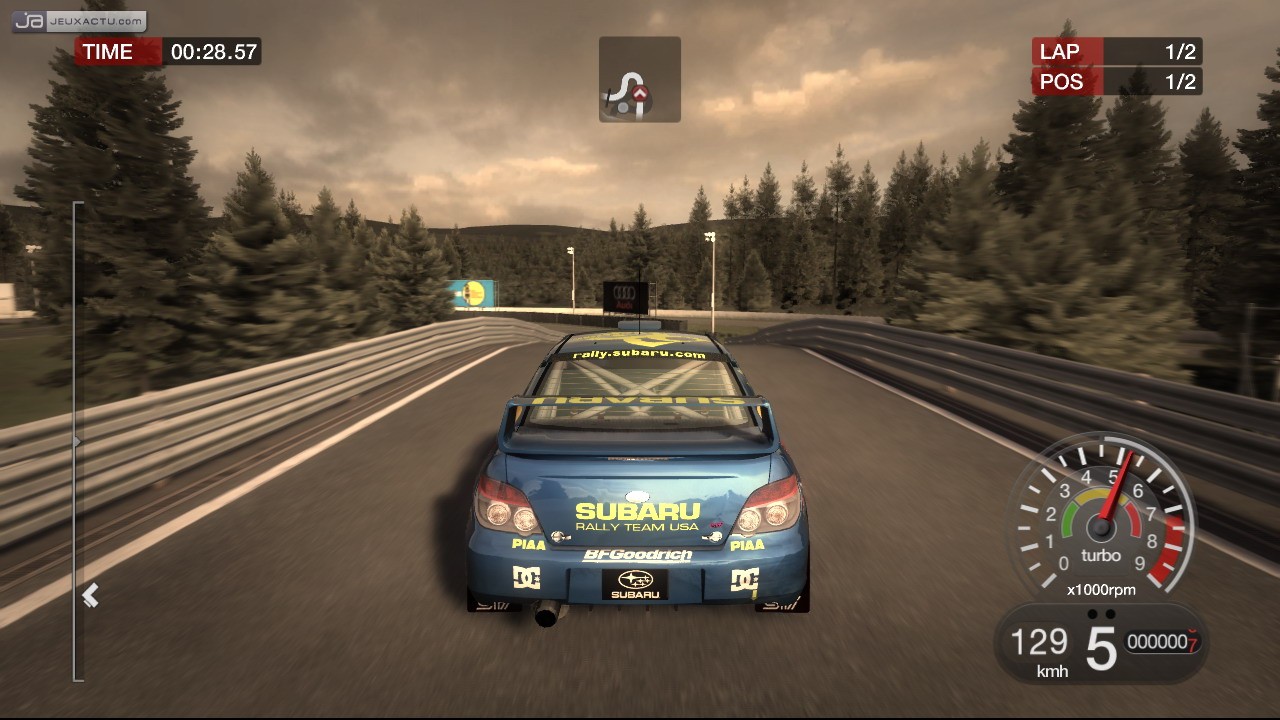Click the JeuxActu.com watermark logo

coord(80,20)
